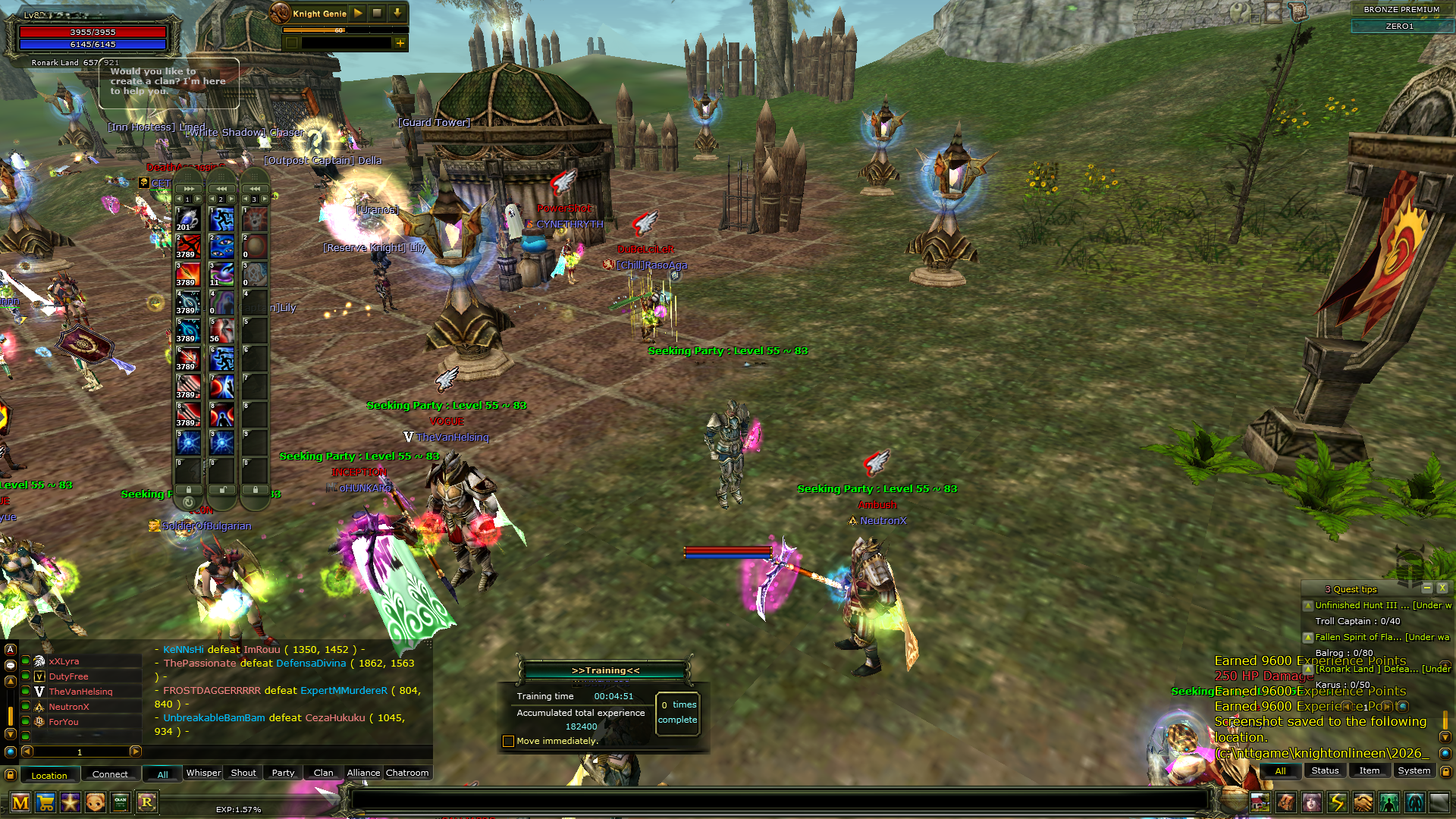Screen dimensions: 1456x819
Task: Tick the Move immediately checkbox
Action: point(508,741)
